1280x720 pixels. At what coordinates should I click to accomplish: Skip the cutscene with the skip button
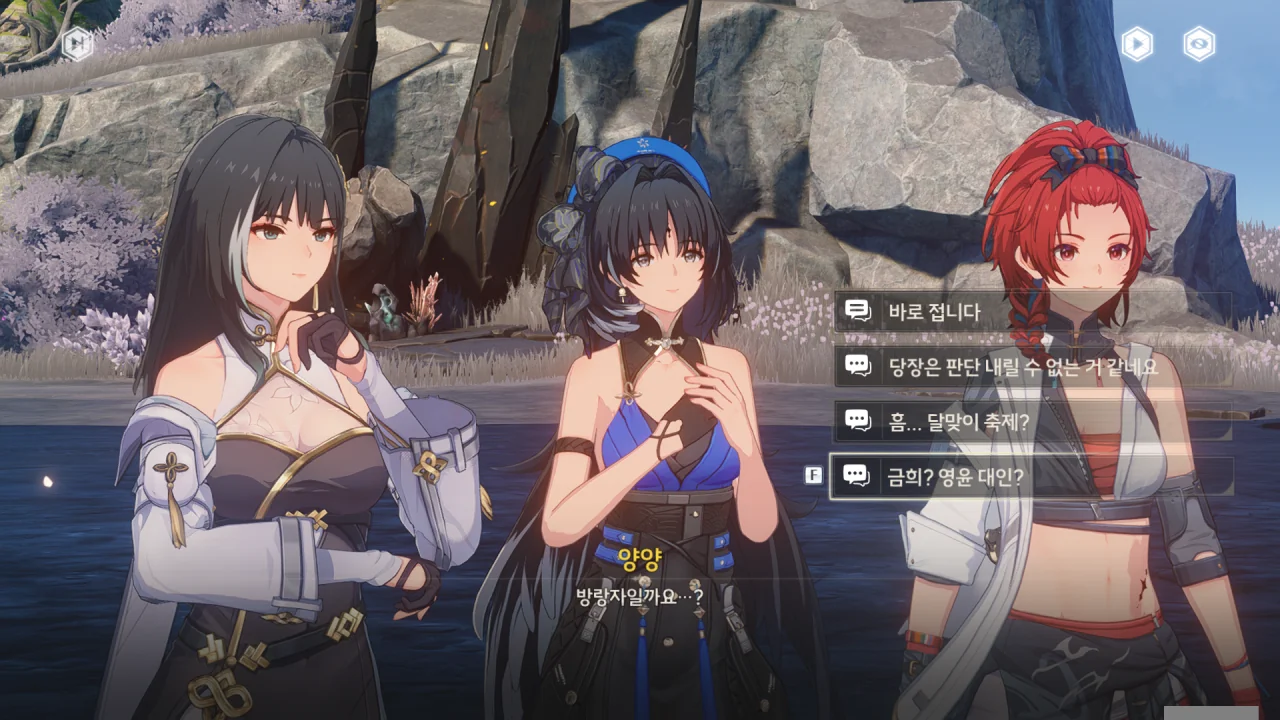pos(77,43)
